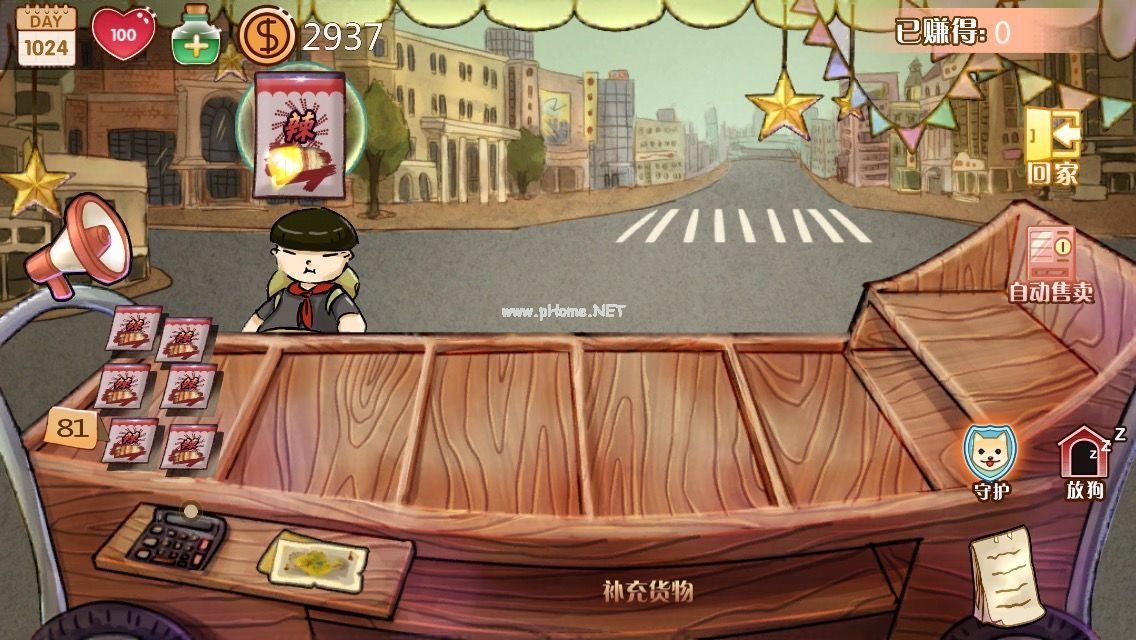The width and height of the screenshot is (1136, 640).
Task: Activate the 守护 guard dog shield
Action: click(989, 459)
